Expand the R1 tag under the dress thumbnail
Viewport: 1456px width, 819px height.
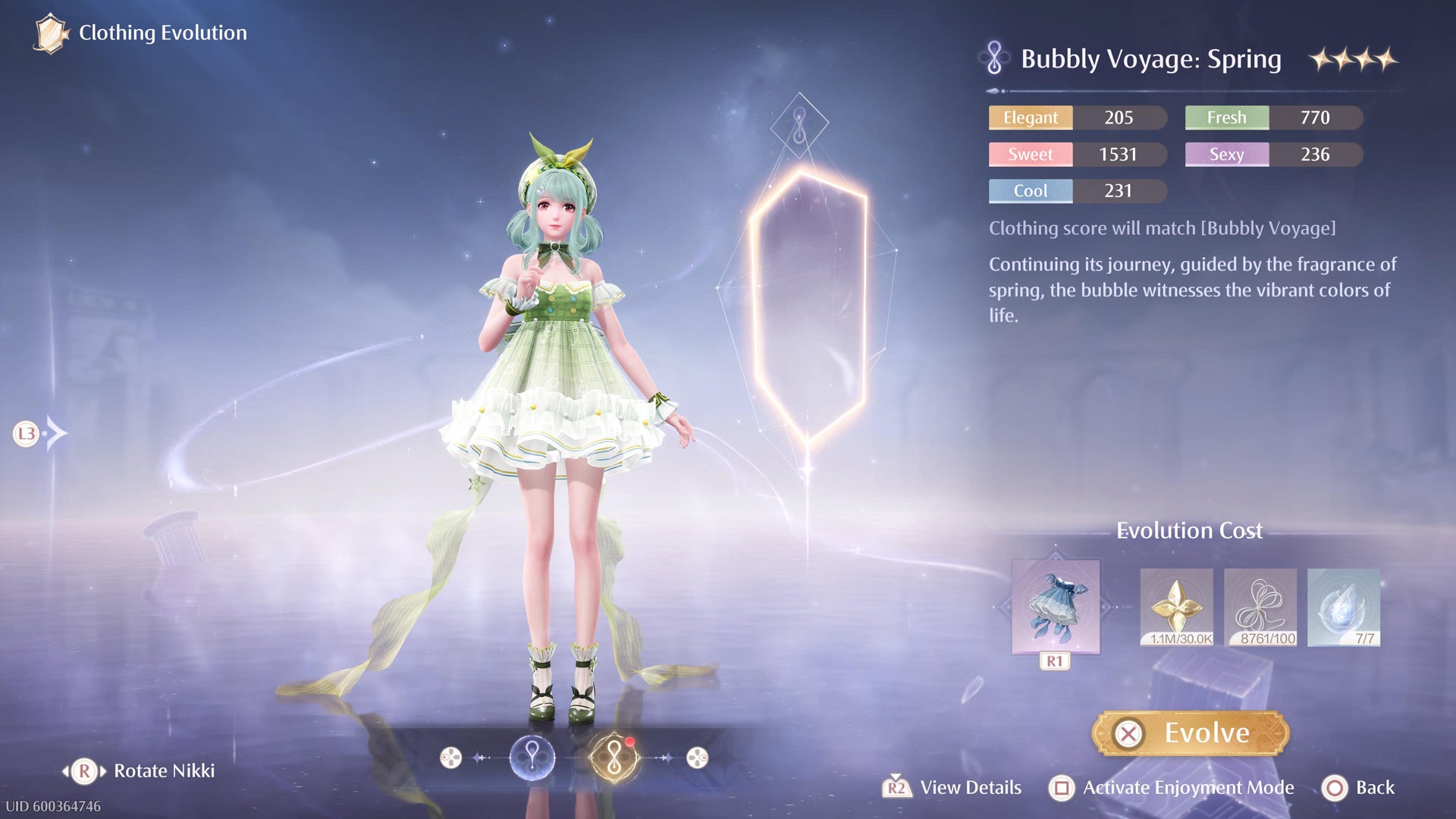coord(1054,660)
